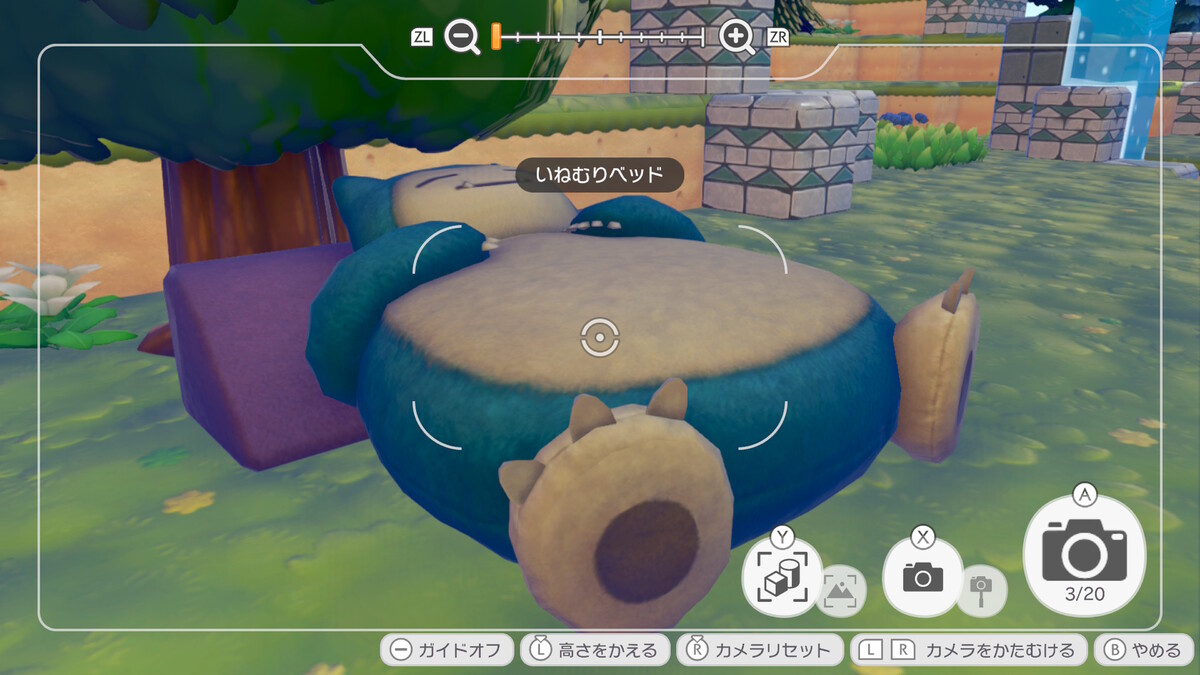Turn off the guide with ガイドオフ
The width and height of the screenshot is (1200, 675).
click(447, 650)
